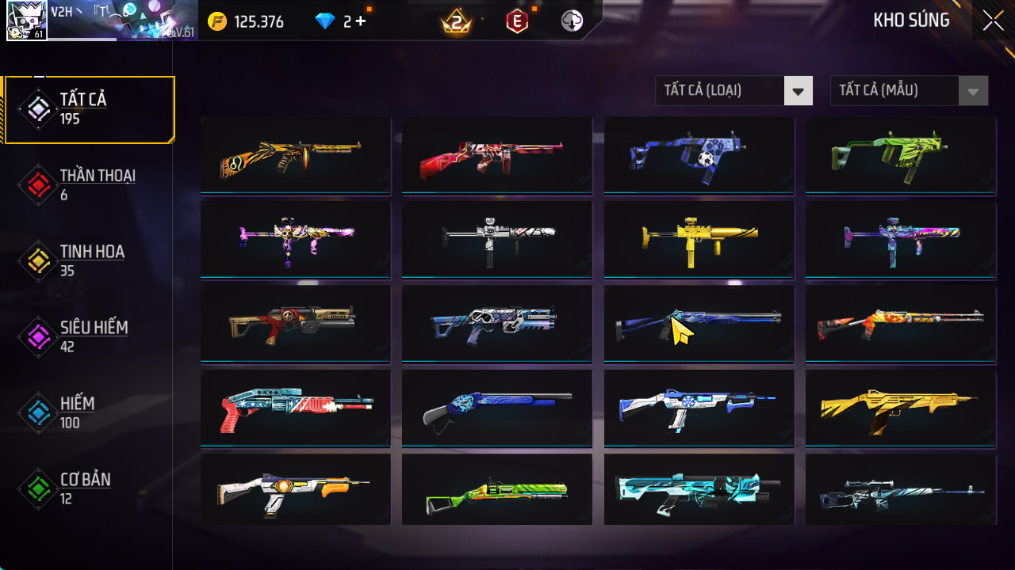The height and width of the screenshot is (570, 1015).
Task: Select the blue soccer ball gun skin
Action: [x=698, y=156]
